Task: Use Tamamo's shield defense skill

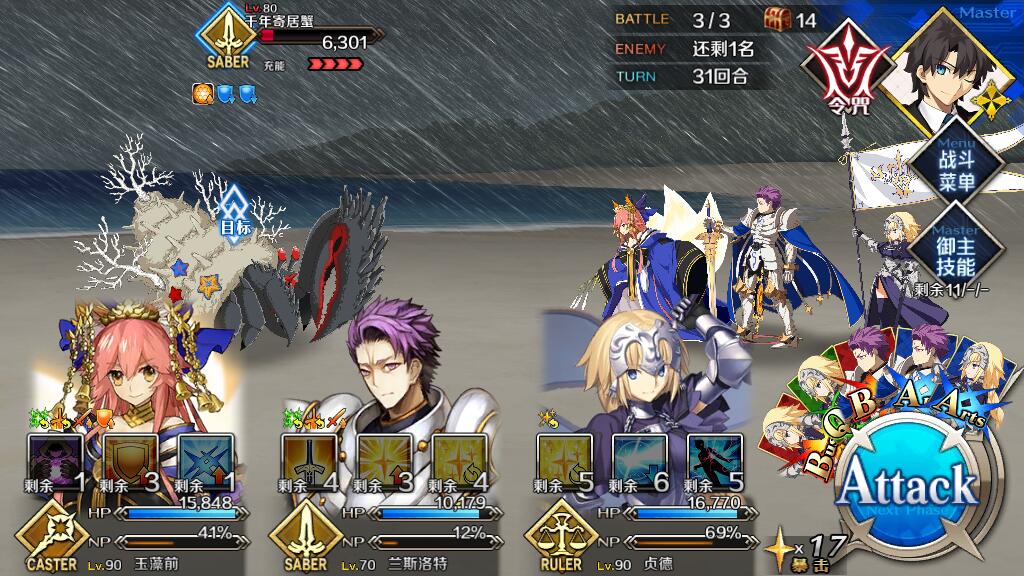Action: pos(130,460)
